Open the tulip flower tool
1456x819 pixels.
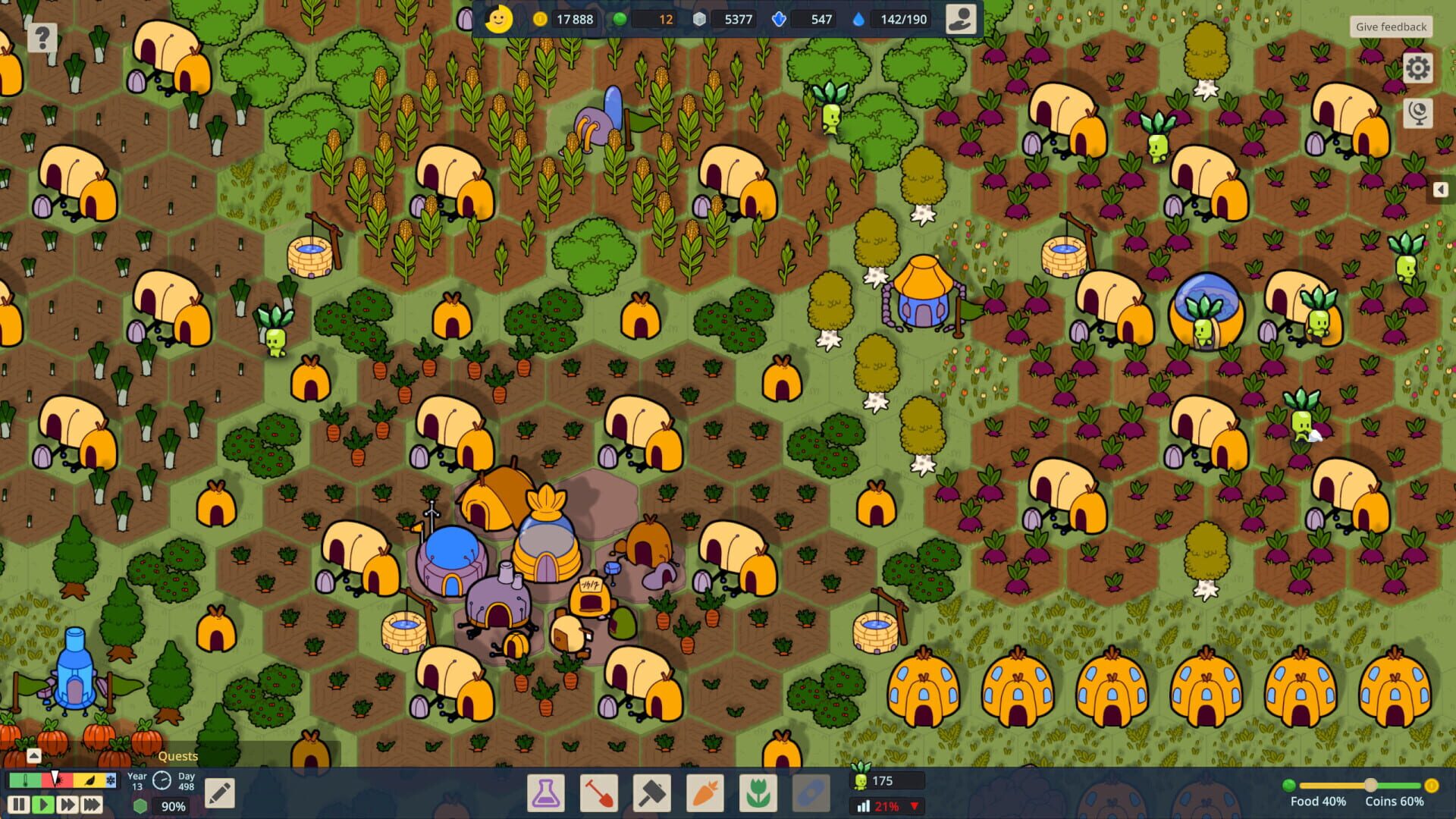759,792
